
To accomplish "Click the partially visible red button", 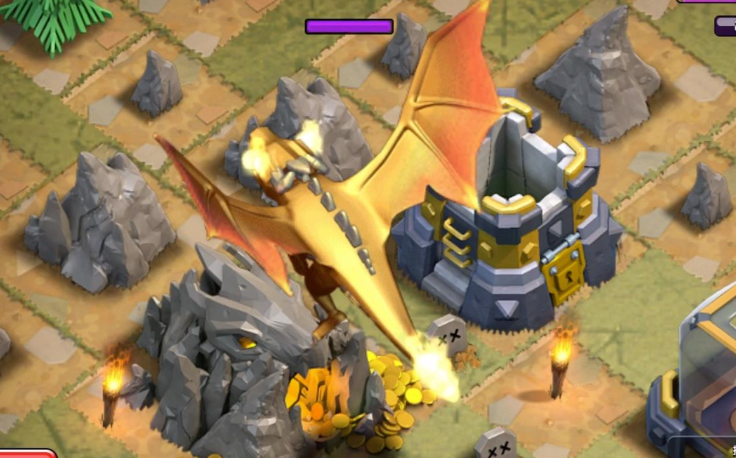I will click(x=24, y=453).
